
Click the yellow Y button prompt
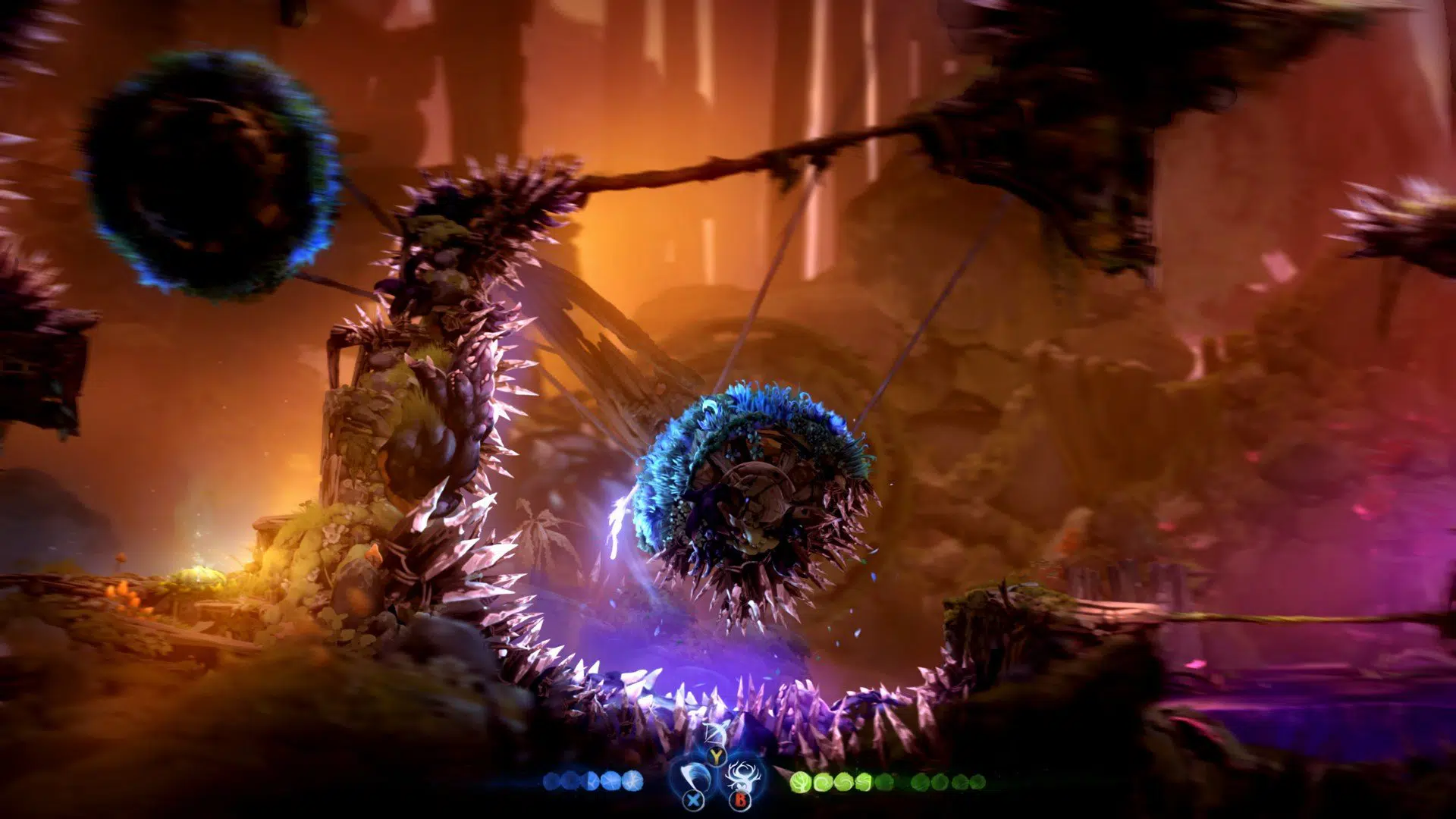pos(716,756)
